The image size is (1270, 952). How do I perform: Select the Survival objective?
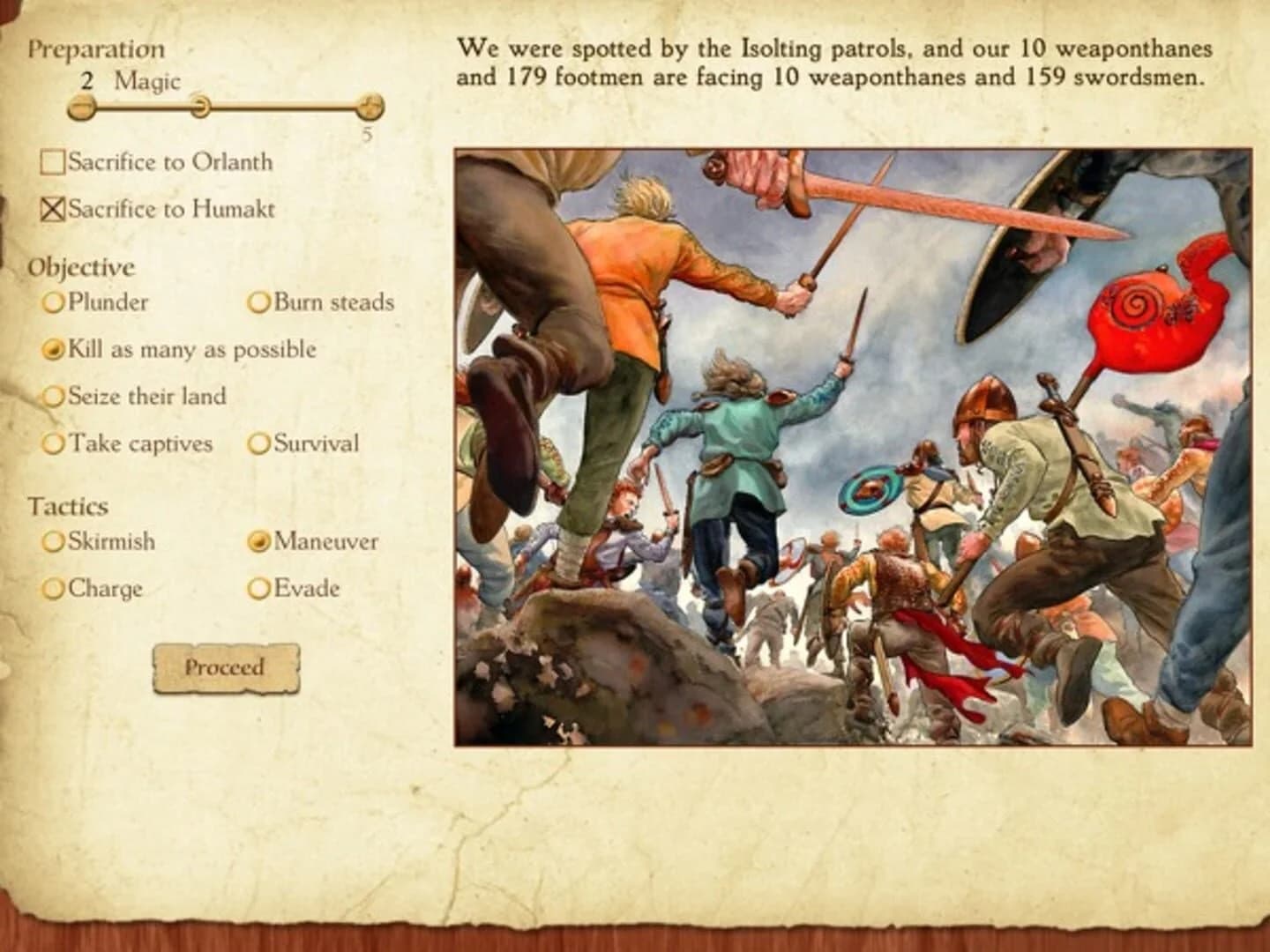pos(258,443)
